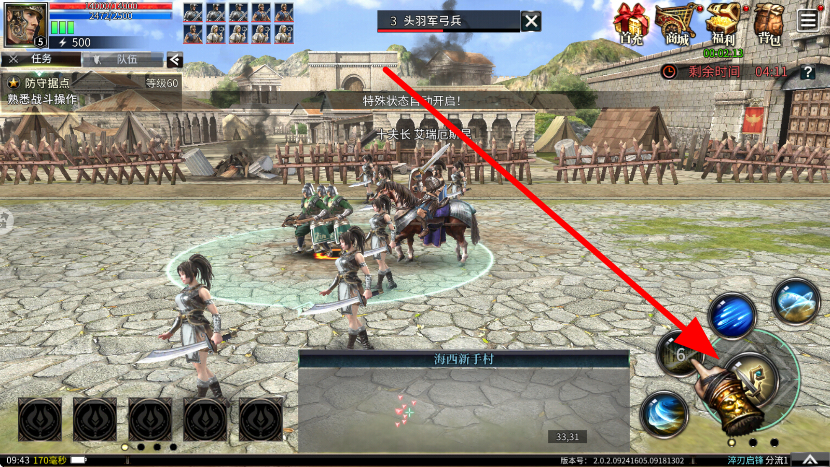830x467 pixels.
Task: Open the 商城 shop cart
Action: pyautogui.click(x=675, y=25)
